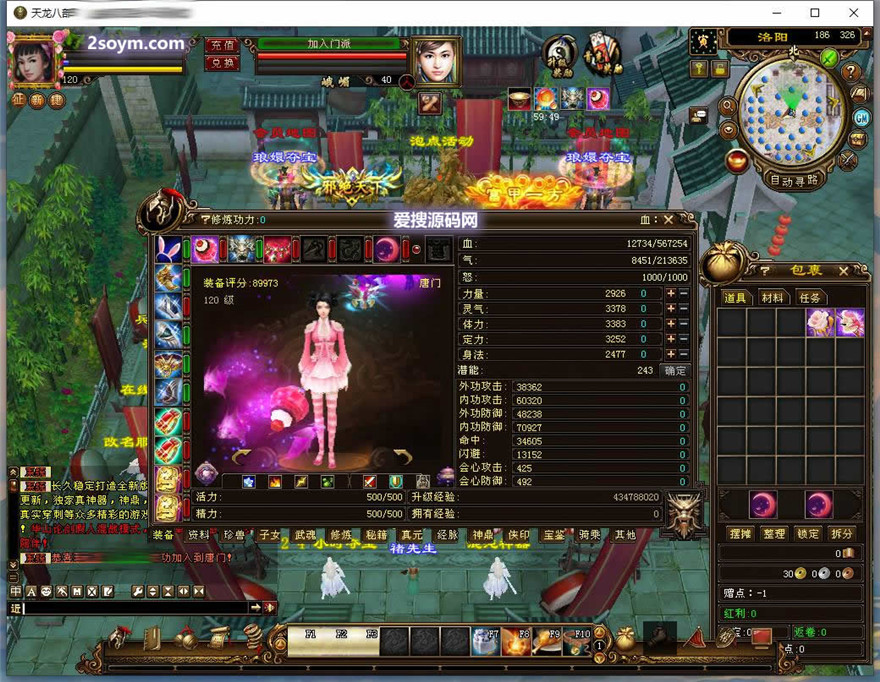Viewport: 880px width, 682px height.
Task: Switch to the 材料 materials tab
Action: tap(772, 298)
